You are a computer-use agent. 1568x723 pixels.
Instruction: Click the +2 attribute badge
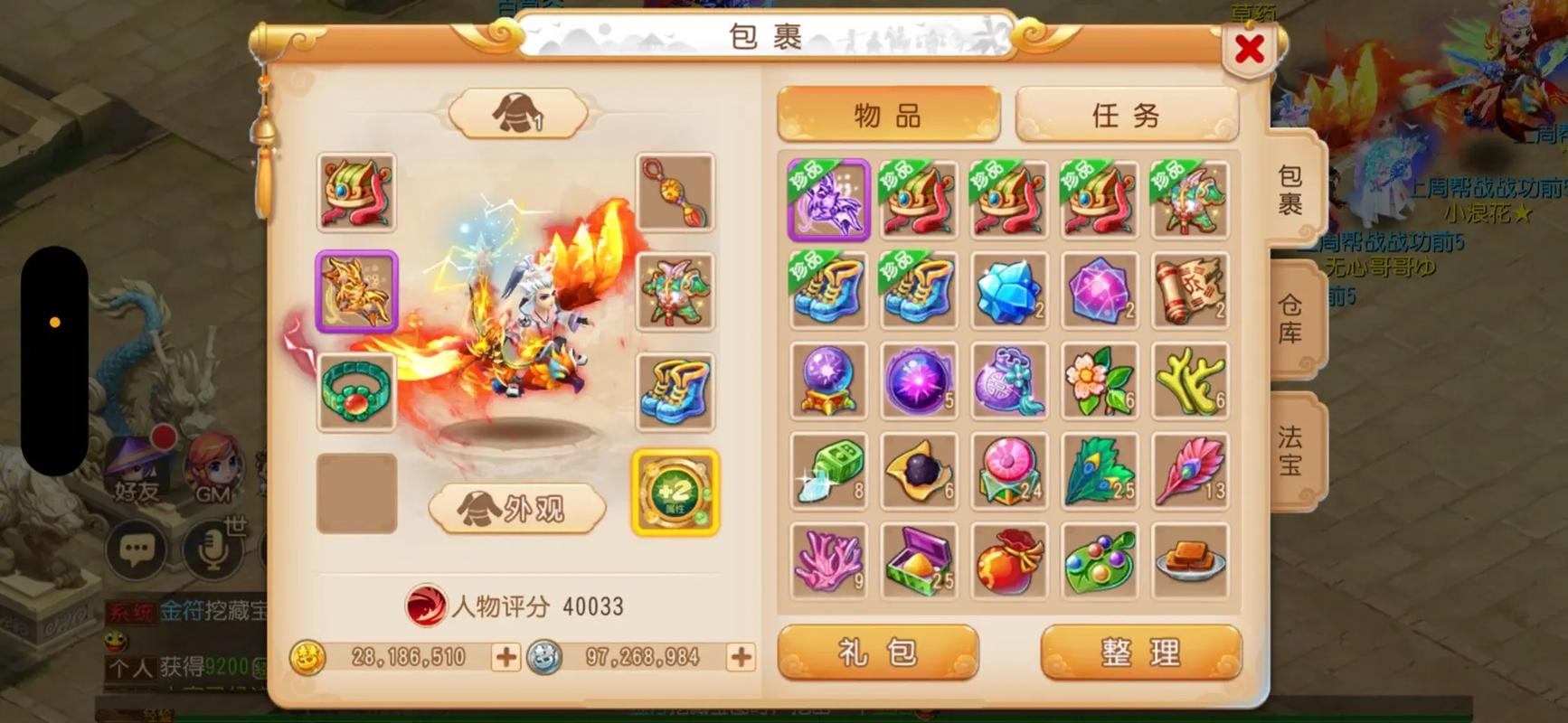click(675, 493)
